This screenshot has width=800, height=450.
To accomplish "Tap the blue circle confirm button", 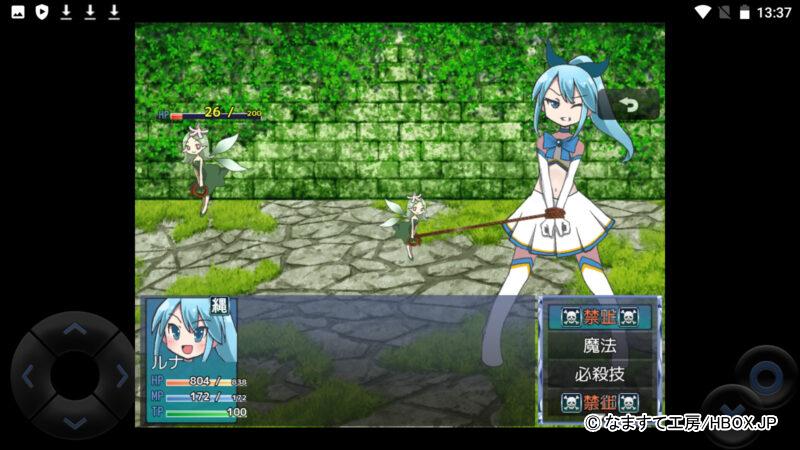I will (766, 376).
